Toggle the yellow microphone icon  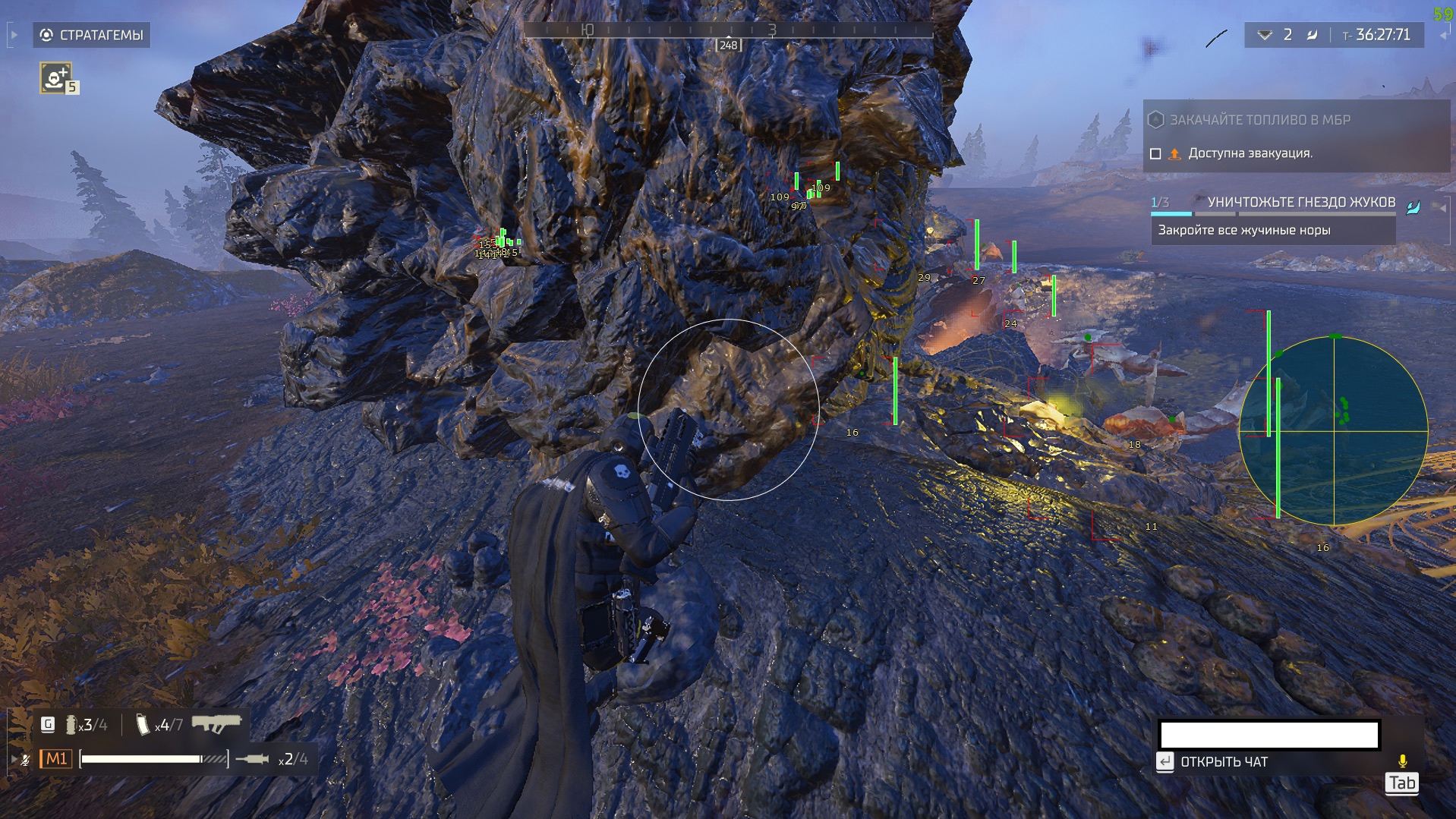(1402, 761)
